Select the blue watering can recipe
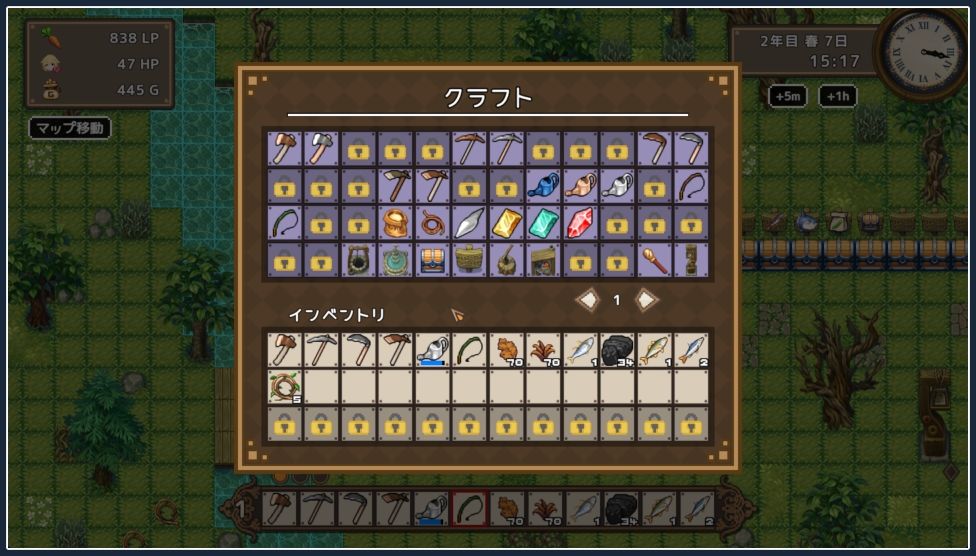The width and height of the screenshot is (976, 556). coord(543,186)
